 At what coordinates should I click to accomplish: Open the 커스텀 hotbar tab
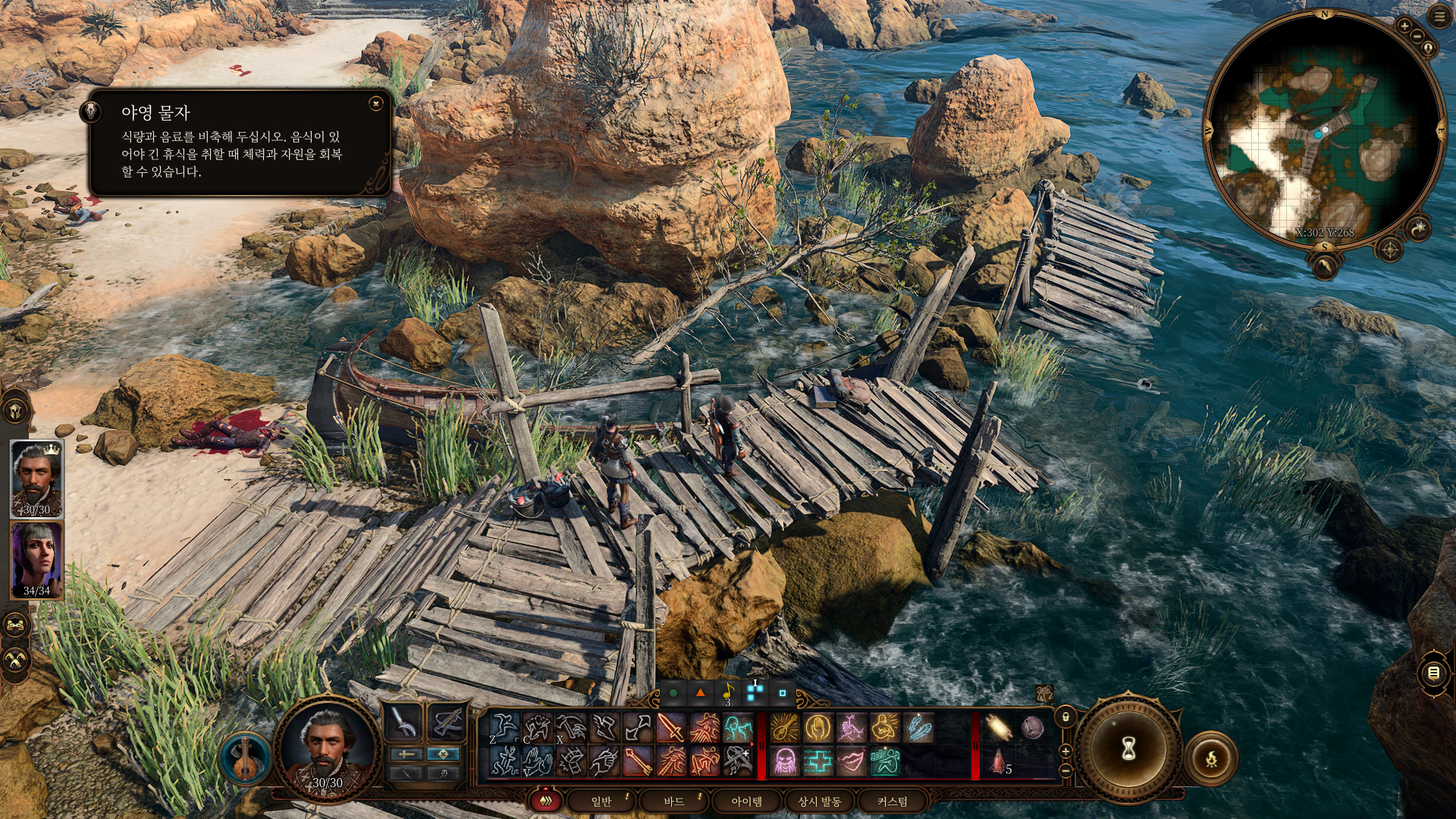click(x=892, y=802)
